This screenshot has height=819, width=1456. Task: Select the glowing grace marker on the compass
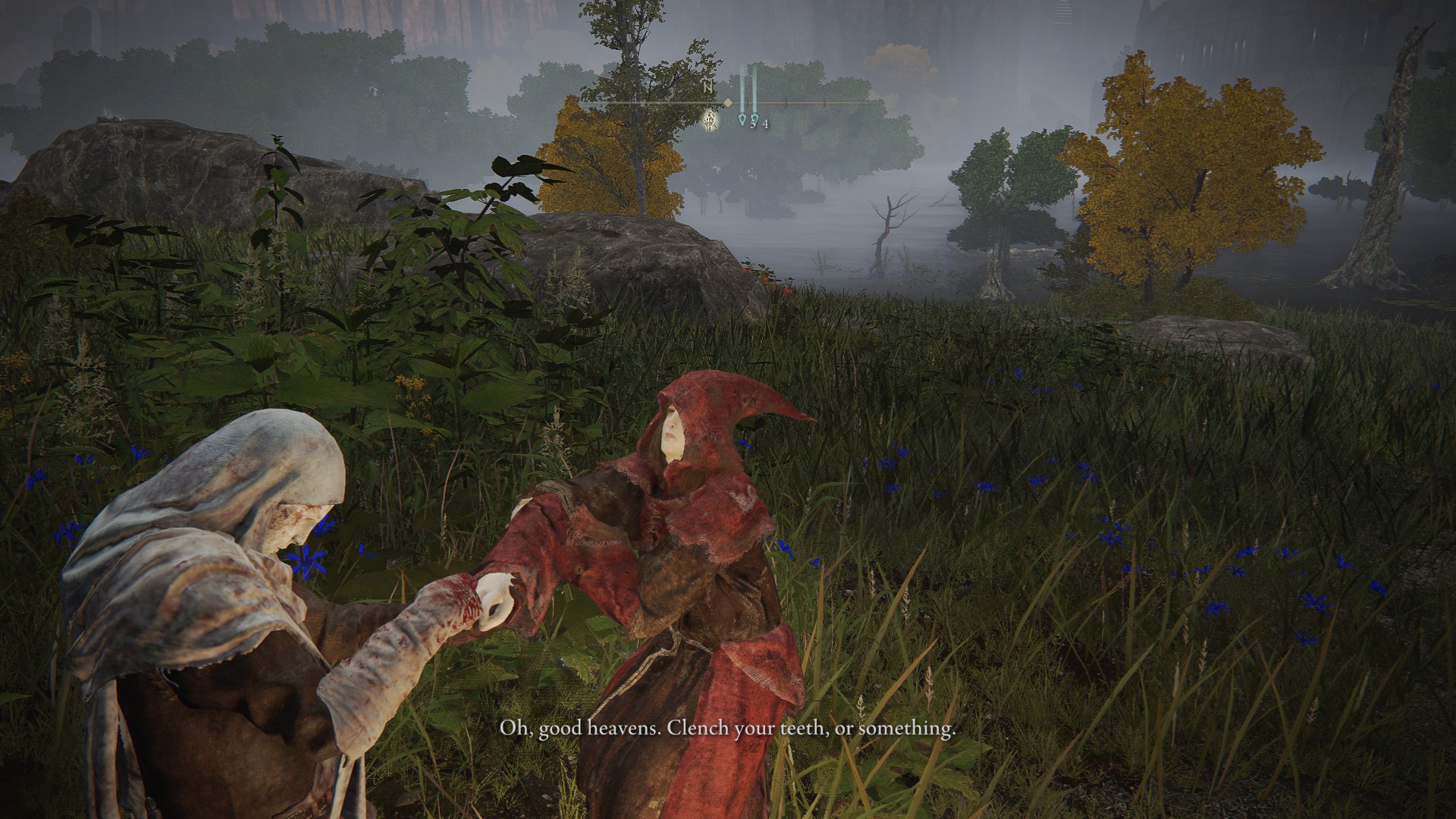(711, 120)
